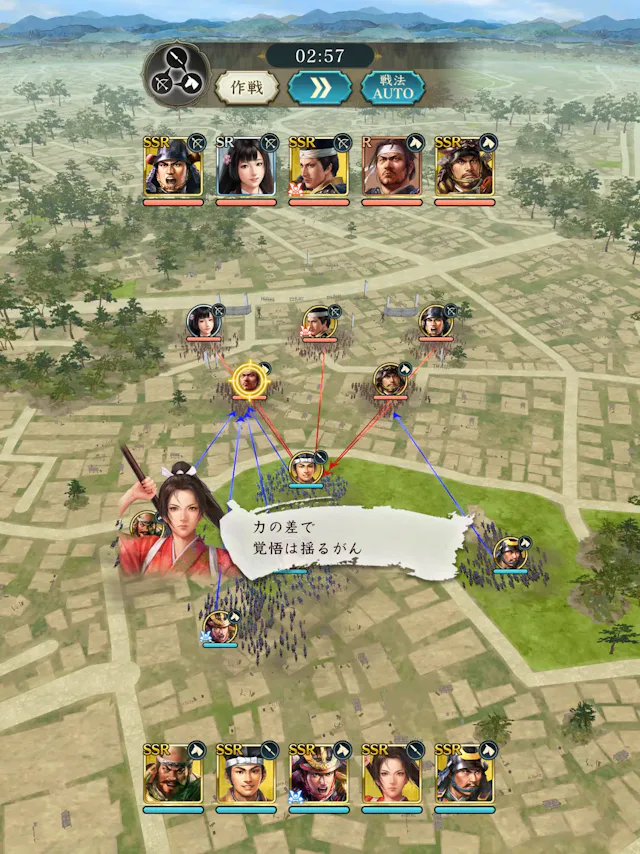
Task: Select the enemy SR female archer portrait
Action: click(x=246, y=167)
